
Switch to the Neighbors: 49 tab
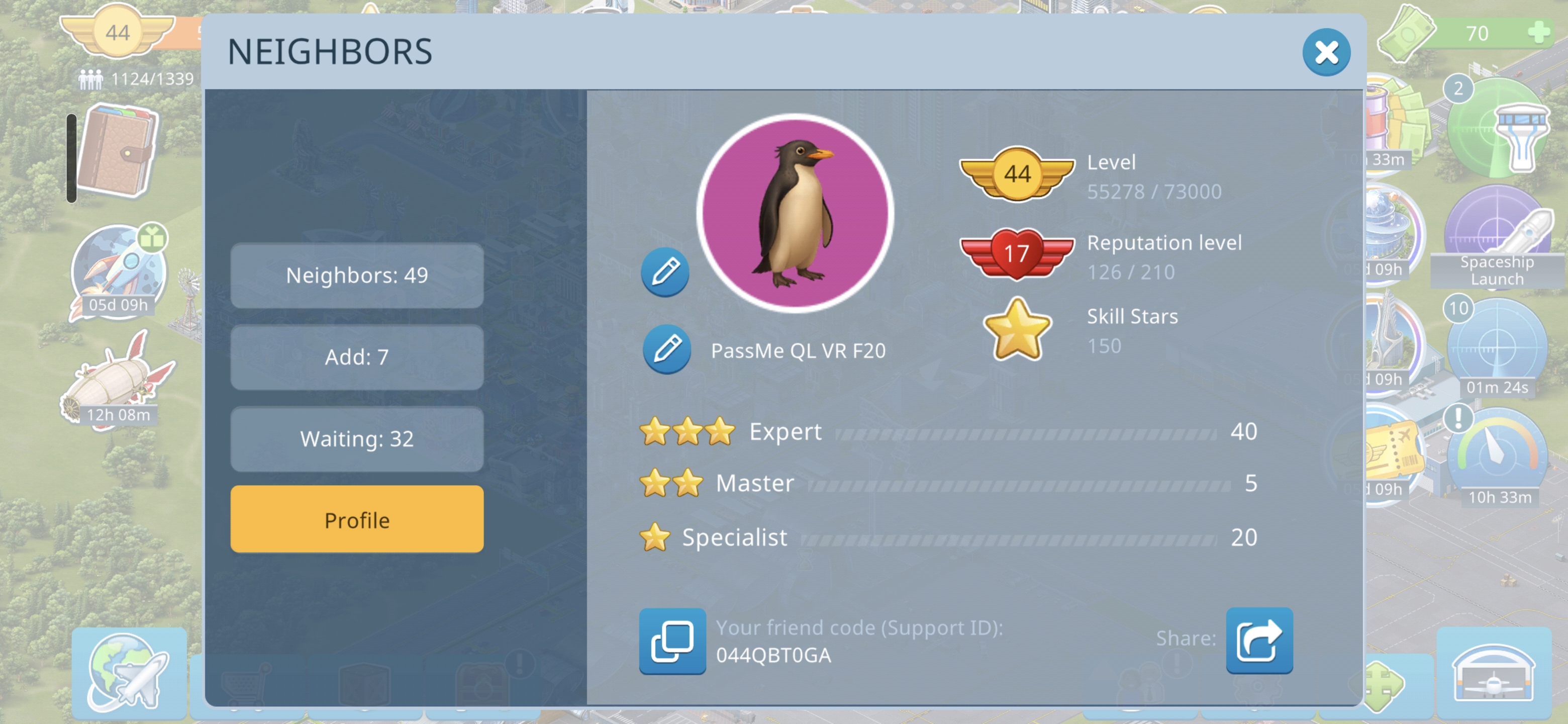(357, 276)
